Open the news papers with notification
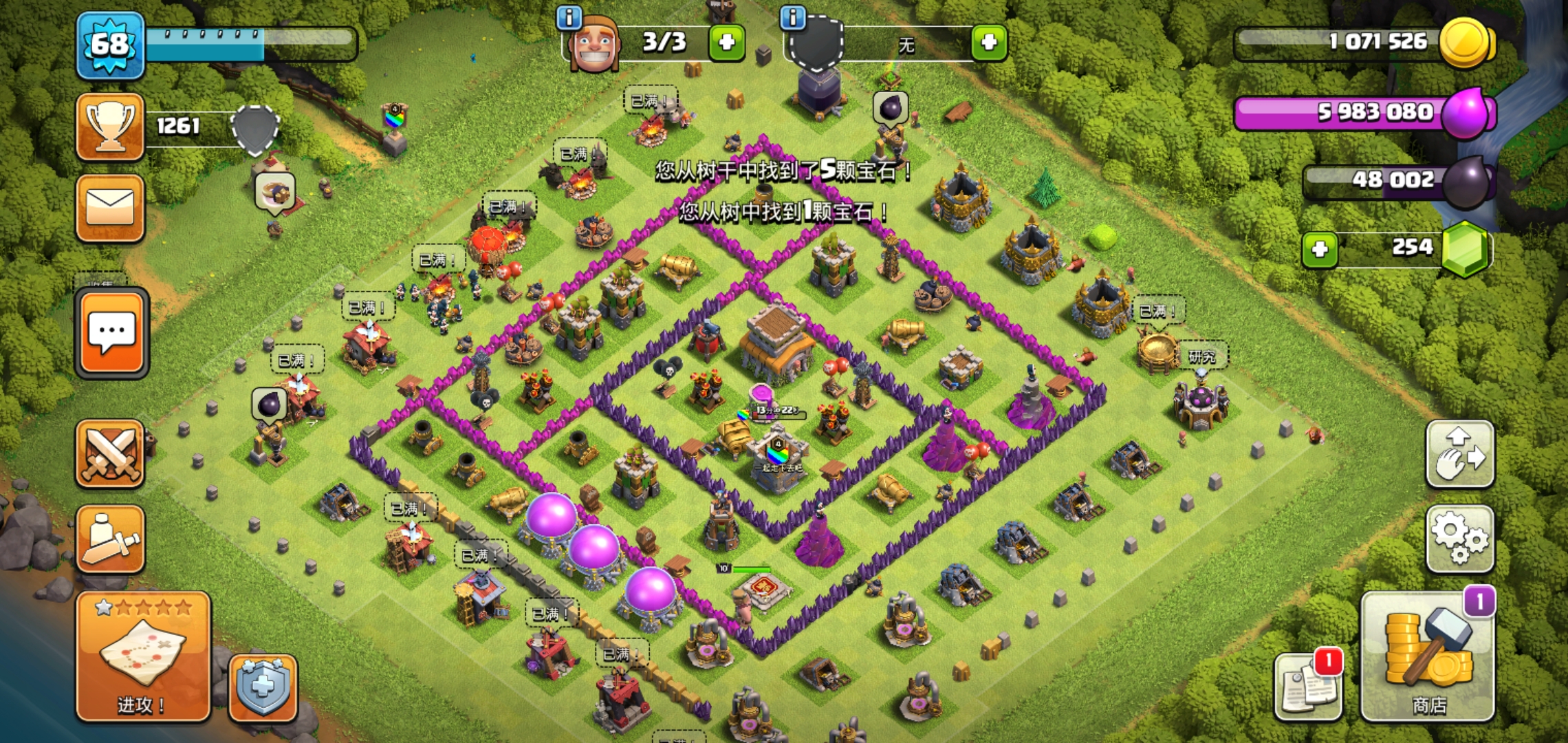This screenshot has width=1568, height=743. [1307, 686]
